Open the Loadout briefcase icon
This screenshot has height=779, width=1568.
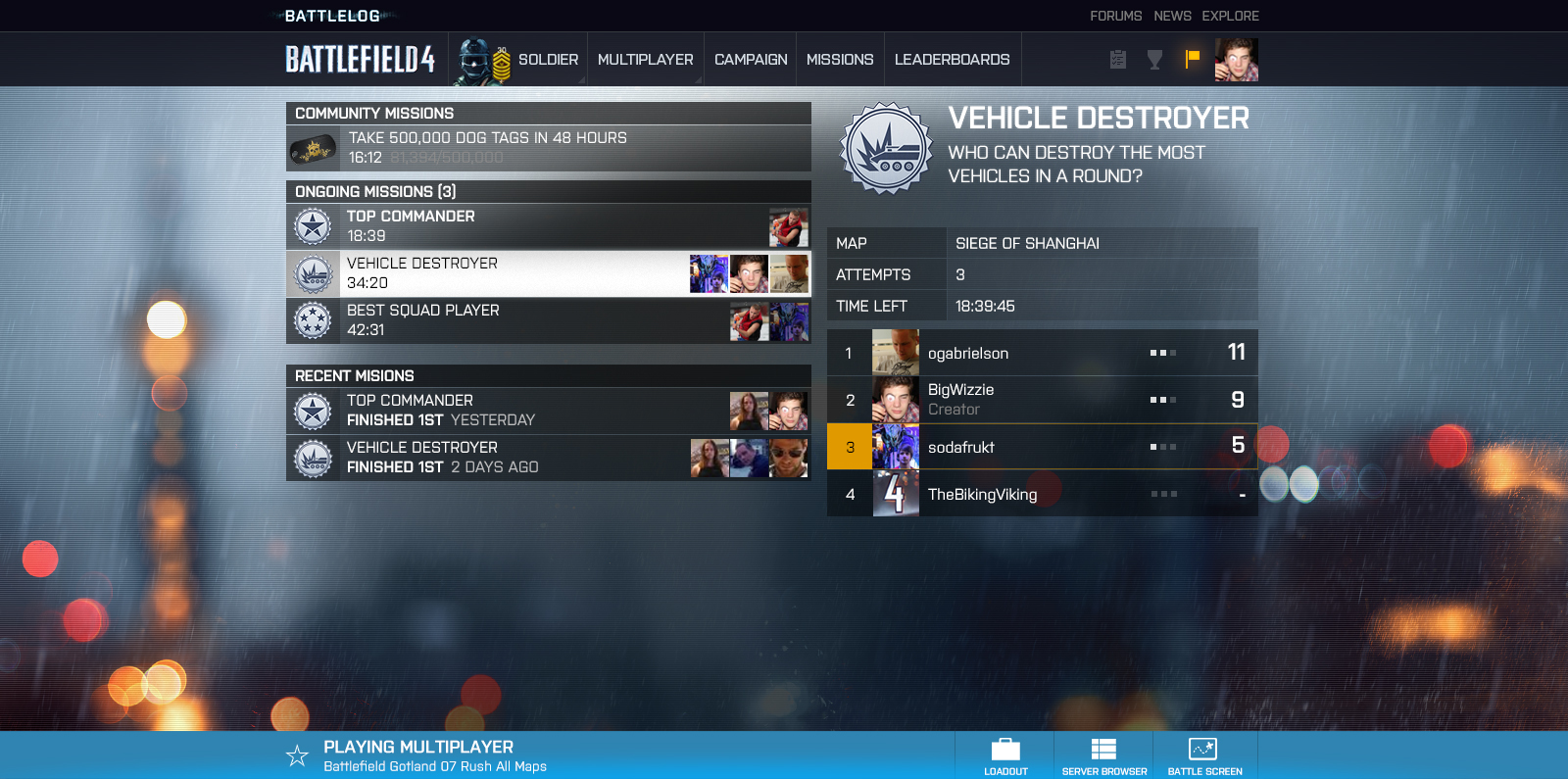point(1005,748)
